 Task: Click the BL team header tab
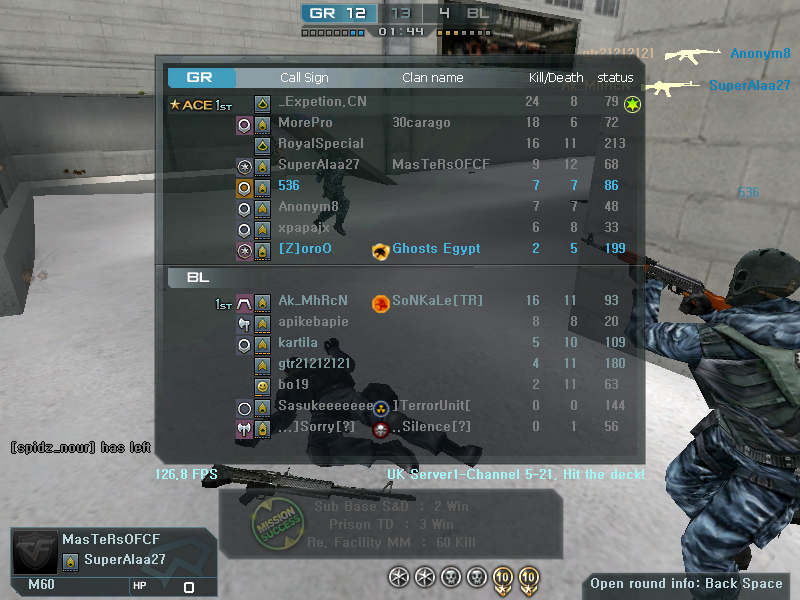[201, 277]
